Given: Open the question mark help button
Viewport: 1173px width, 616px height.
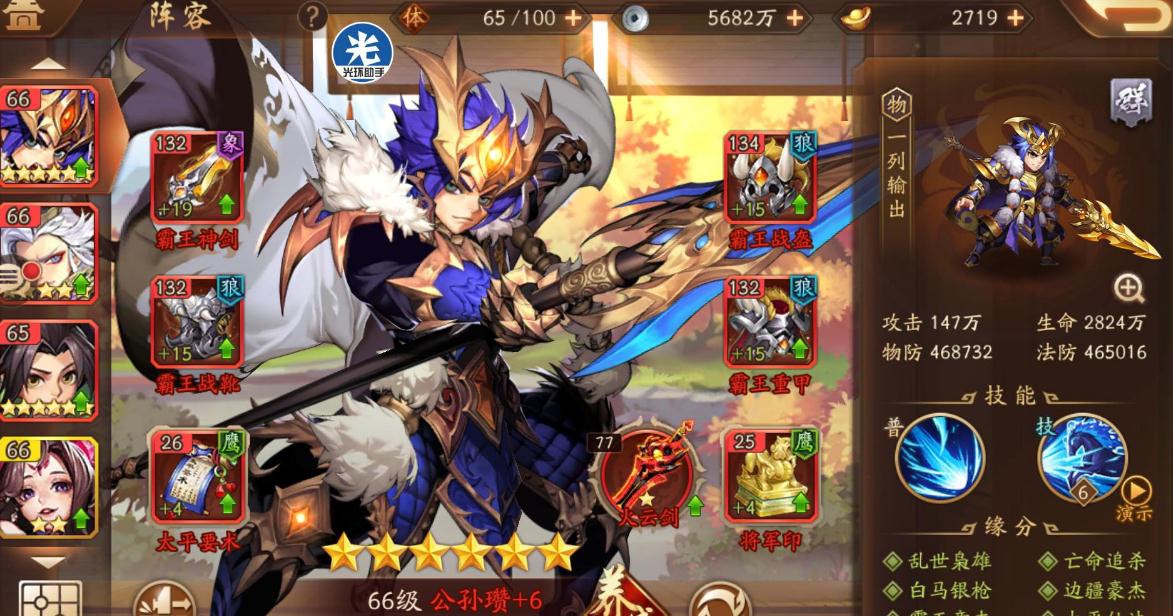Looking at the screenshot, I should click(x=313, y=16).
